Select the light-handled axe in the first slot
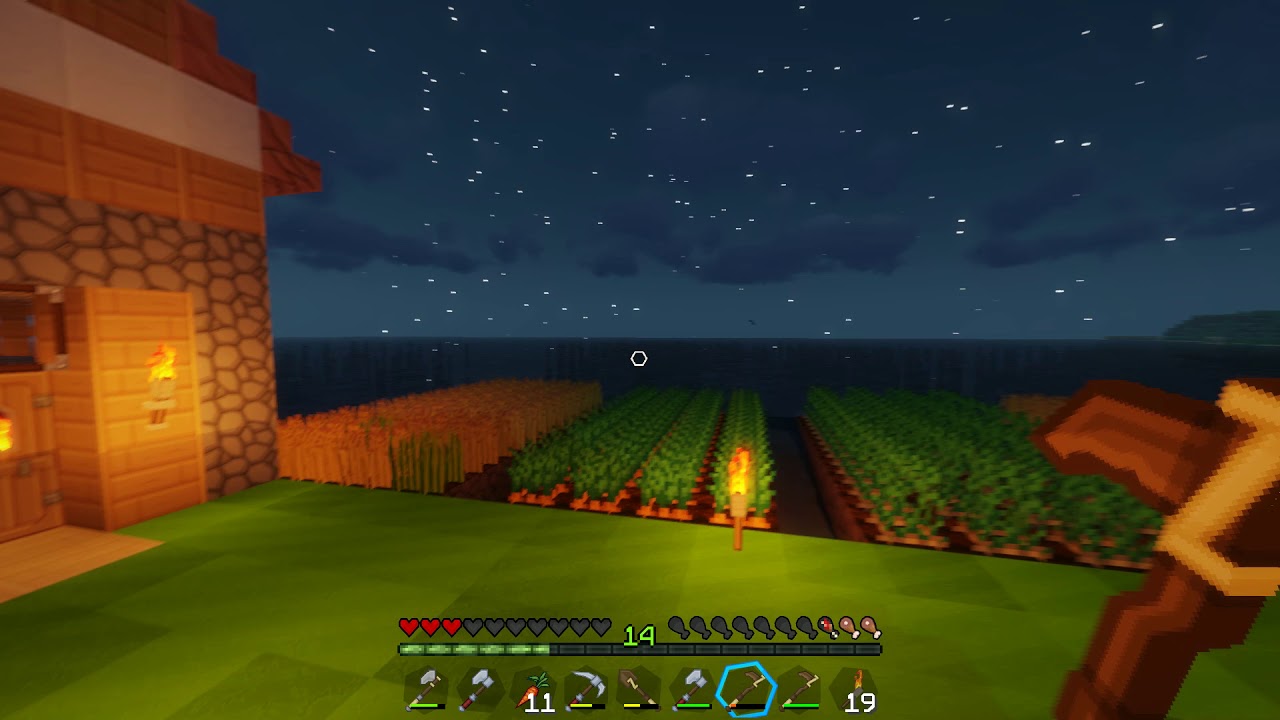 [426, 689]
